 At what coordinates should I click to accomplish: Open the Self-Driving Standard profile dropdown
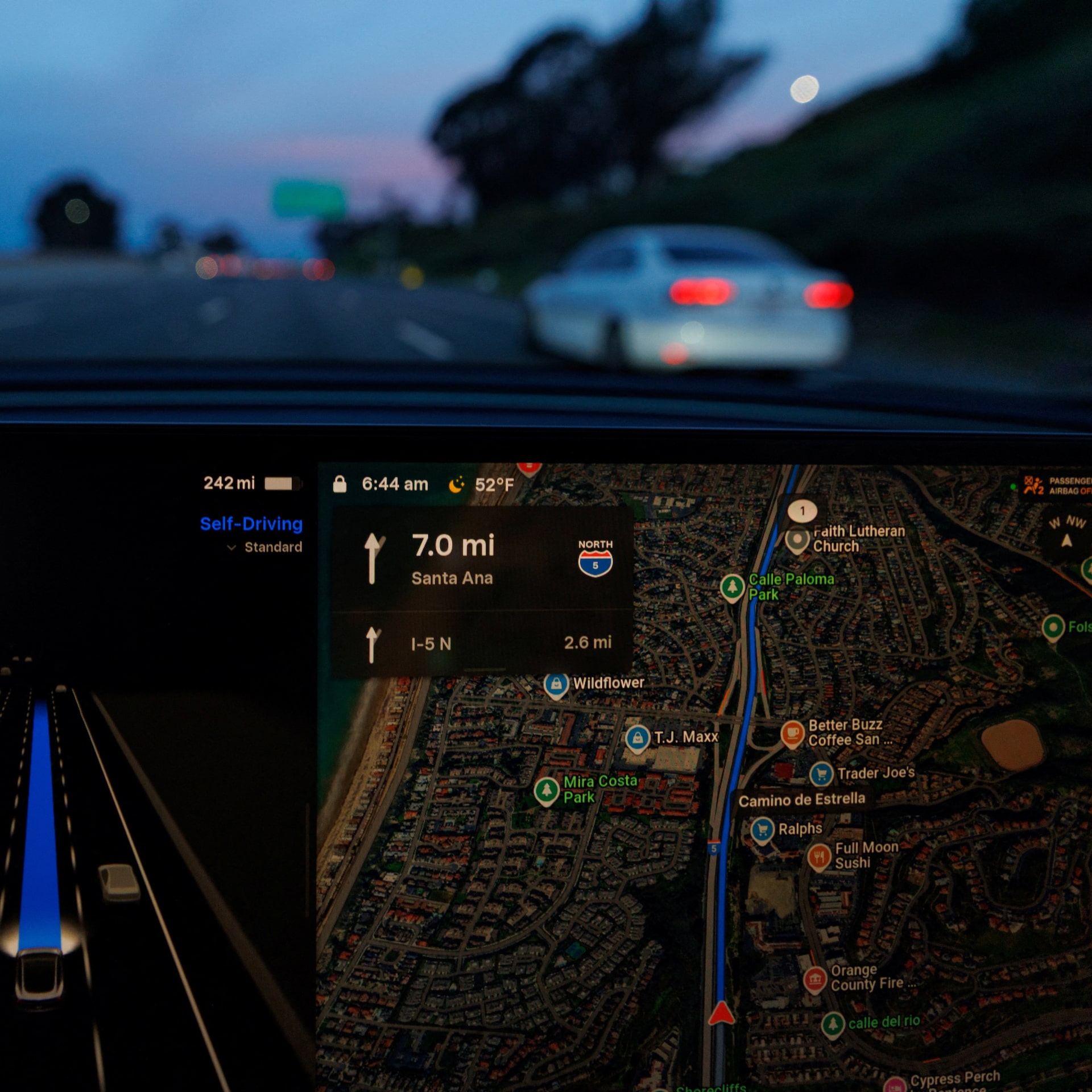tap(265, 547)
